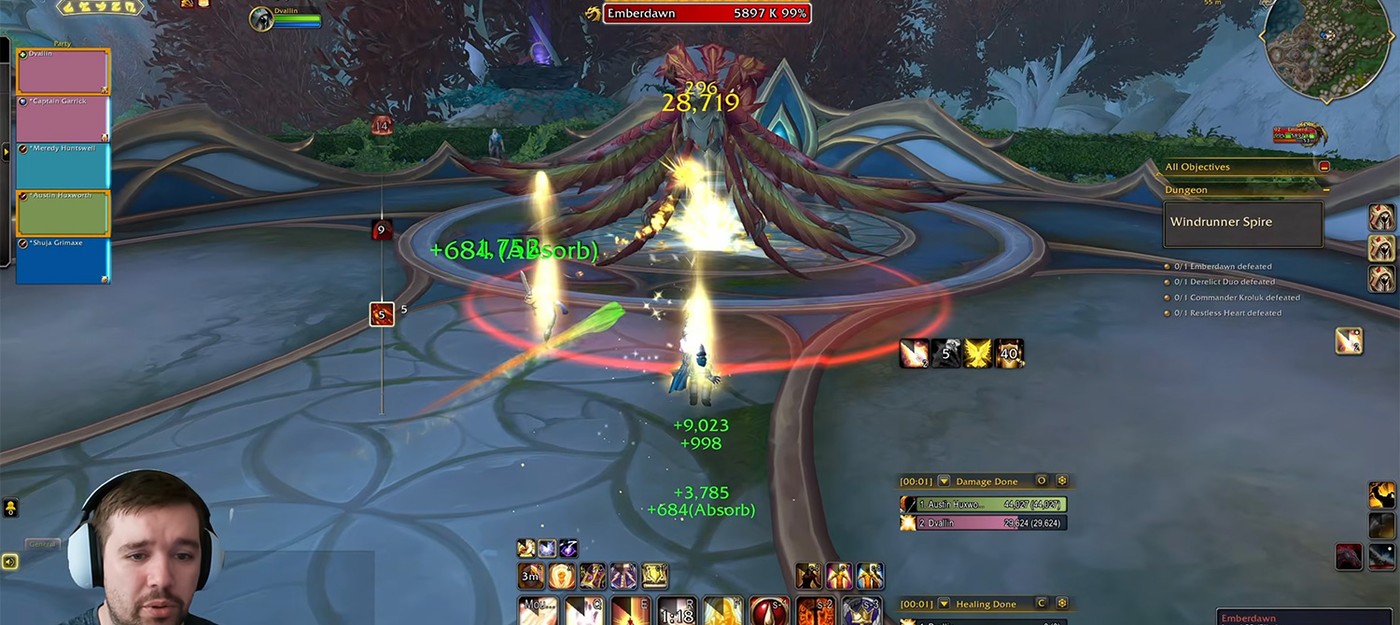Collapse the All Objectives tracker
This screenshot has height=625, width=1400.
click(x=1324, y=167)
